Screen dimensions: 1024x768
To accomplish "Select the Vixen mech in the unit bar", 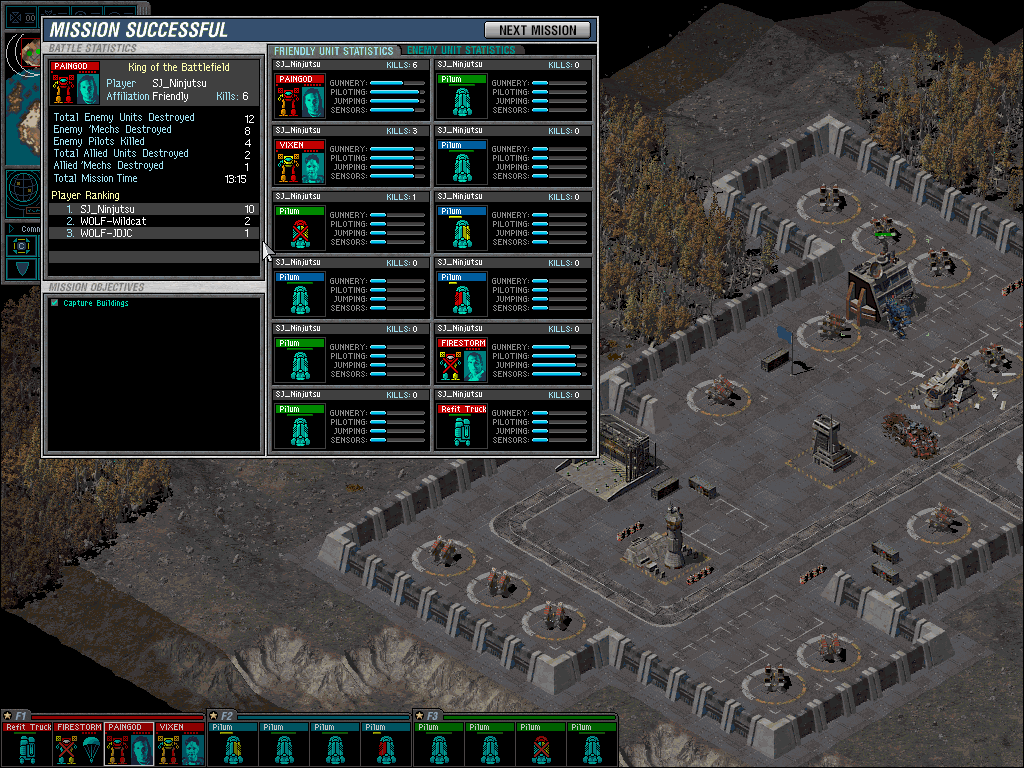I will click(x=180, y=743).
